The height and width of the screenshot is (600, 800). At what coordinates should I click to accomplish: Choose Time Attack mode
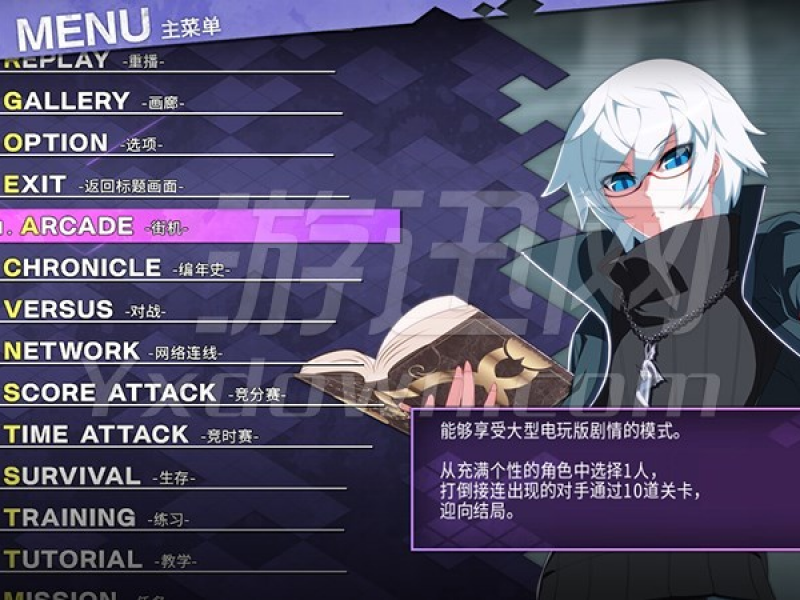coord(97,434)
